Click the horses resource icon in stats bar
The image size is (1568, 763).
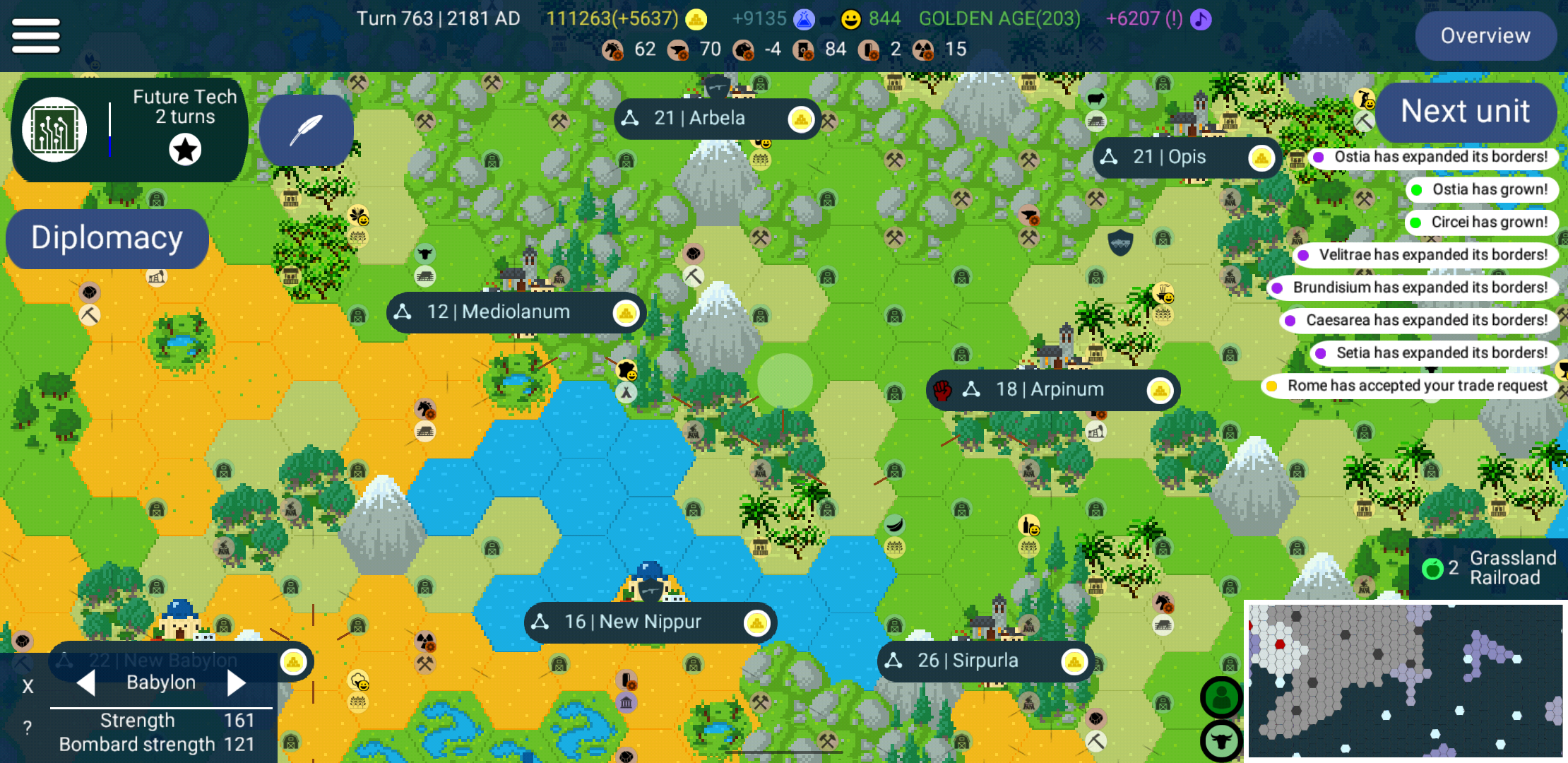point(613,49)
